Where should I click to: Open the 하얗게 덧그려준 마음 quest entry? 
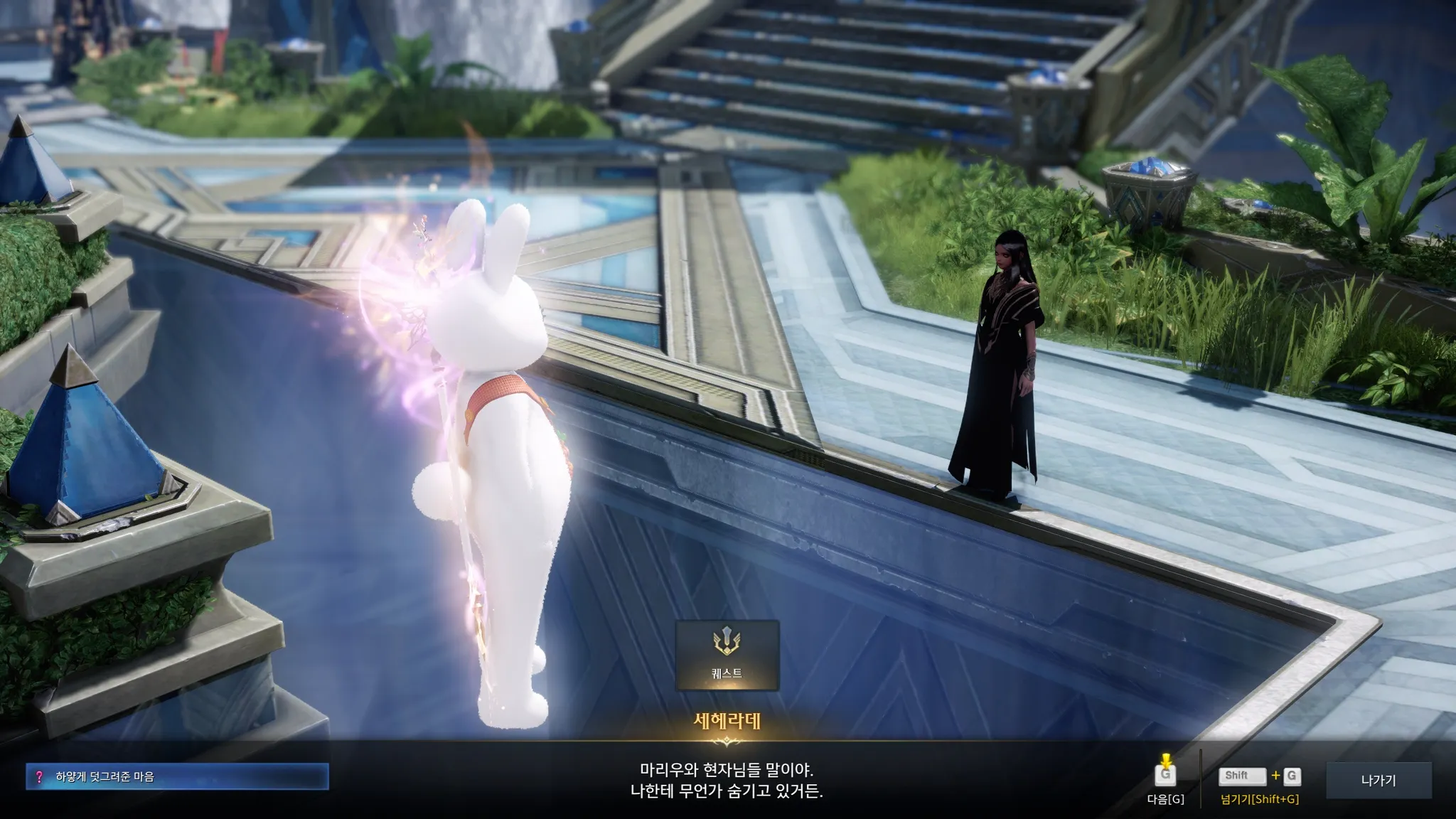177,777
